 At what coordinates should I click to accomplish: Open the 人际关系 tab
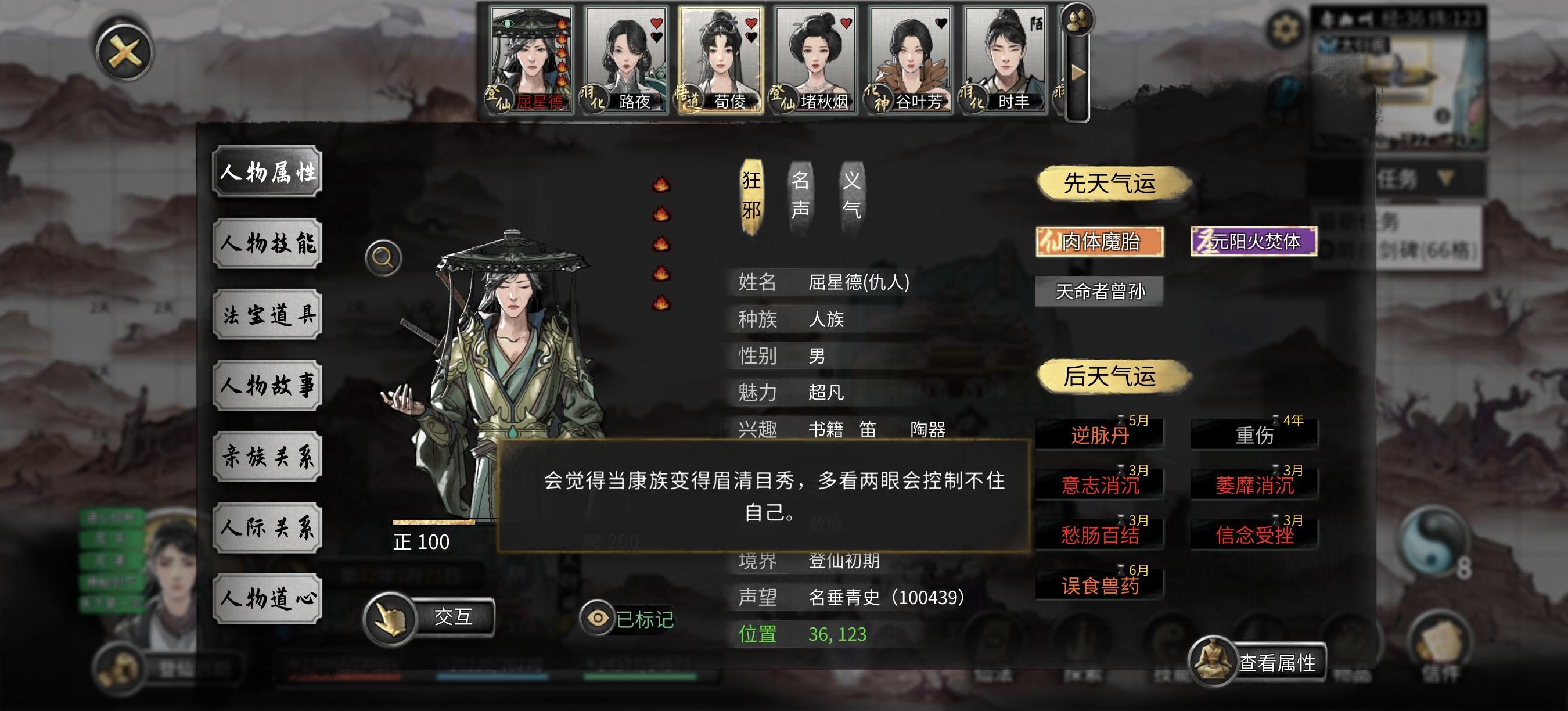(x=268, y=529)
